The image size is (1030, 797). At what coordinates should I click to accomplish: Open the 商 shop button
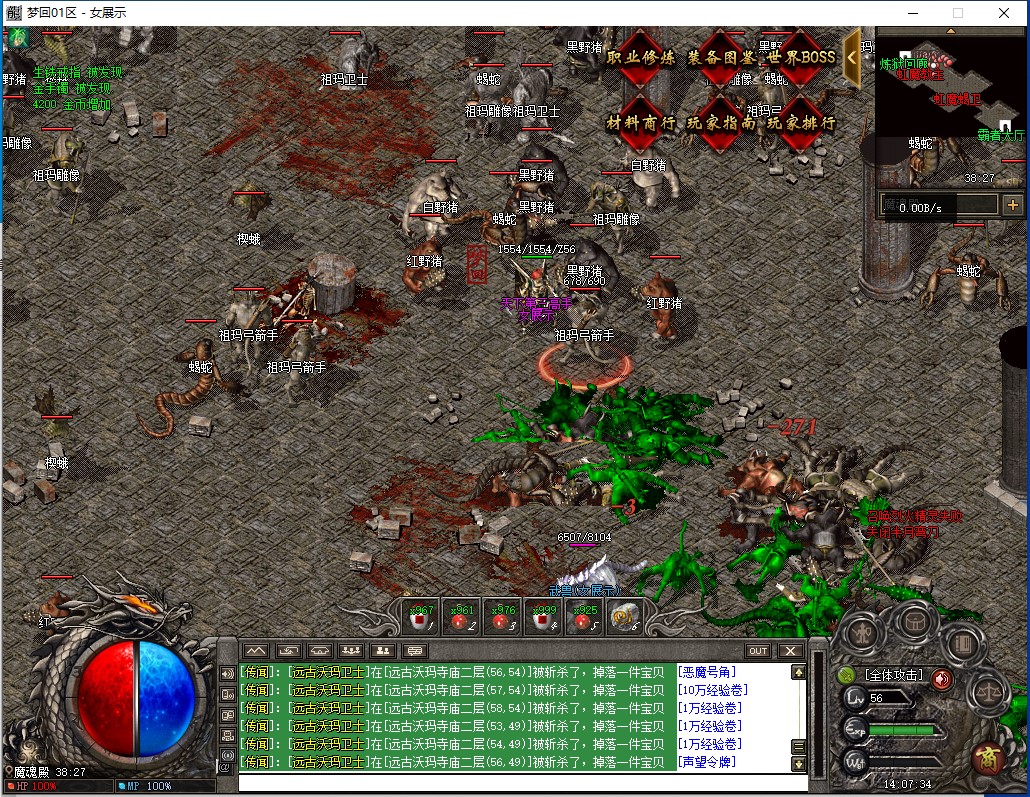[x=989, y=755]
